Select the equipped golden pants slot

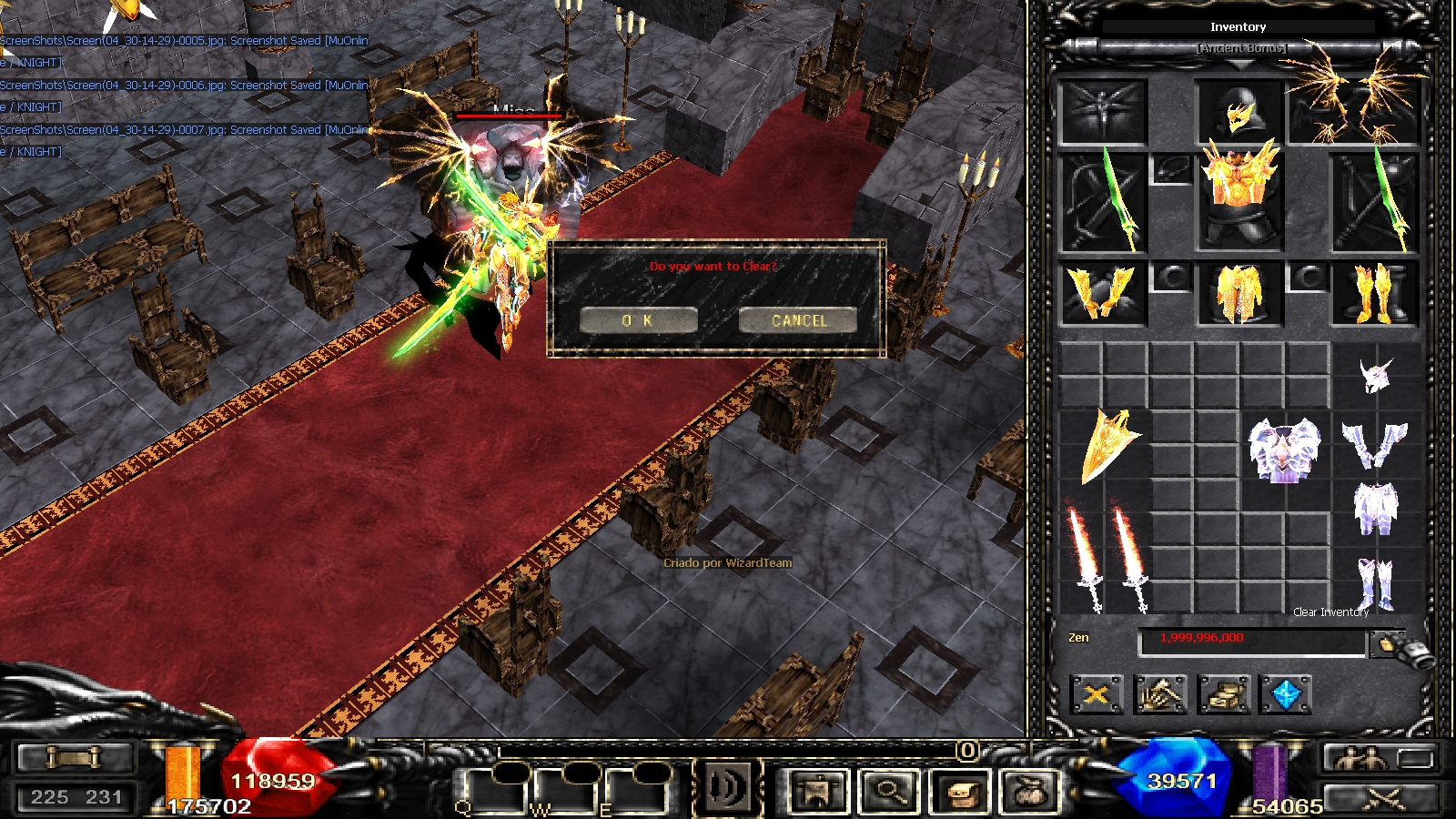click(1239, 293)
